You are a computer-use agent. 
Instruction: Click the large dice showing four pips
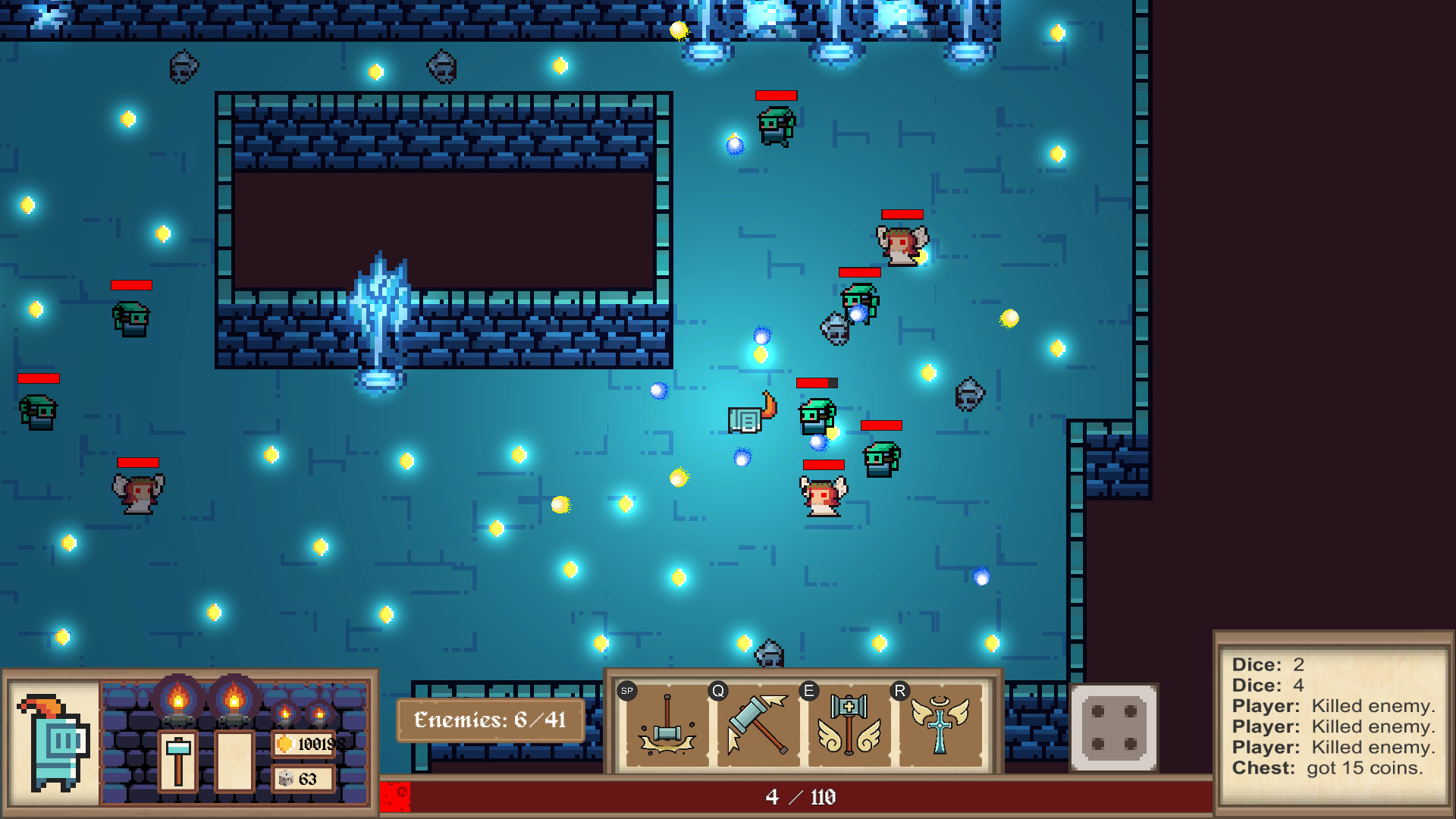pyautogui.click(x=1113, y=730)
